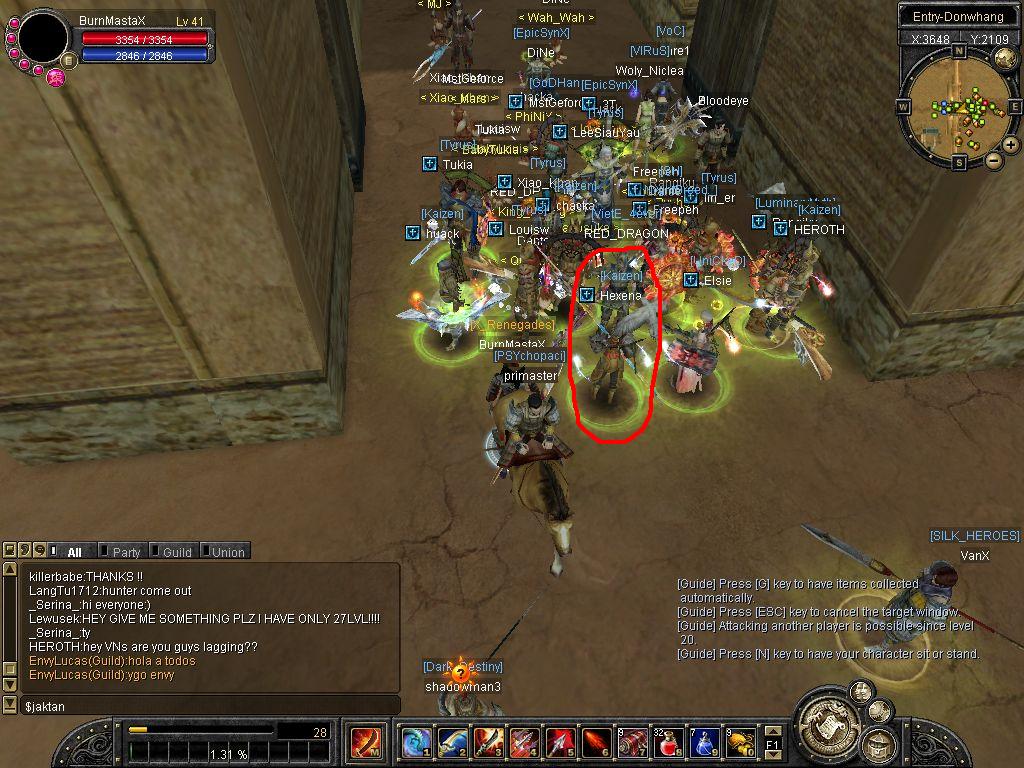Open the world map globe button
The height and width of the screenshot is (768, 1024).
1004,58
